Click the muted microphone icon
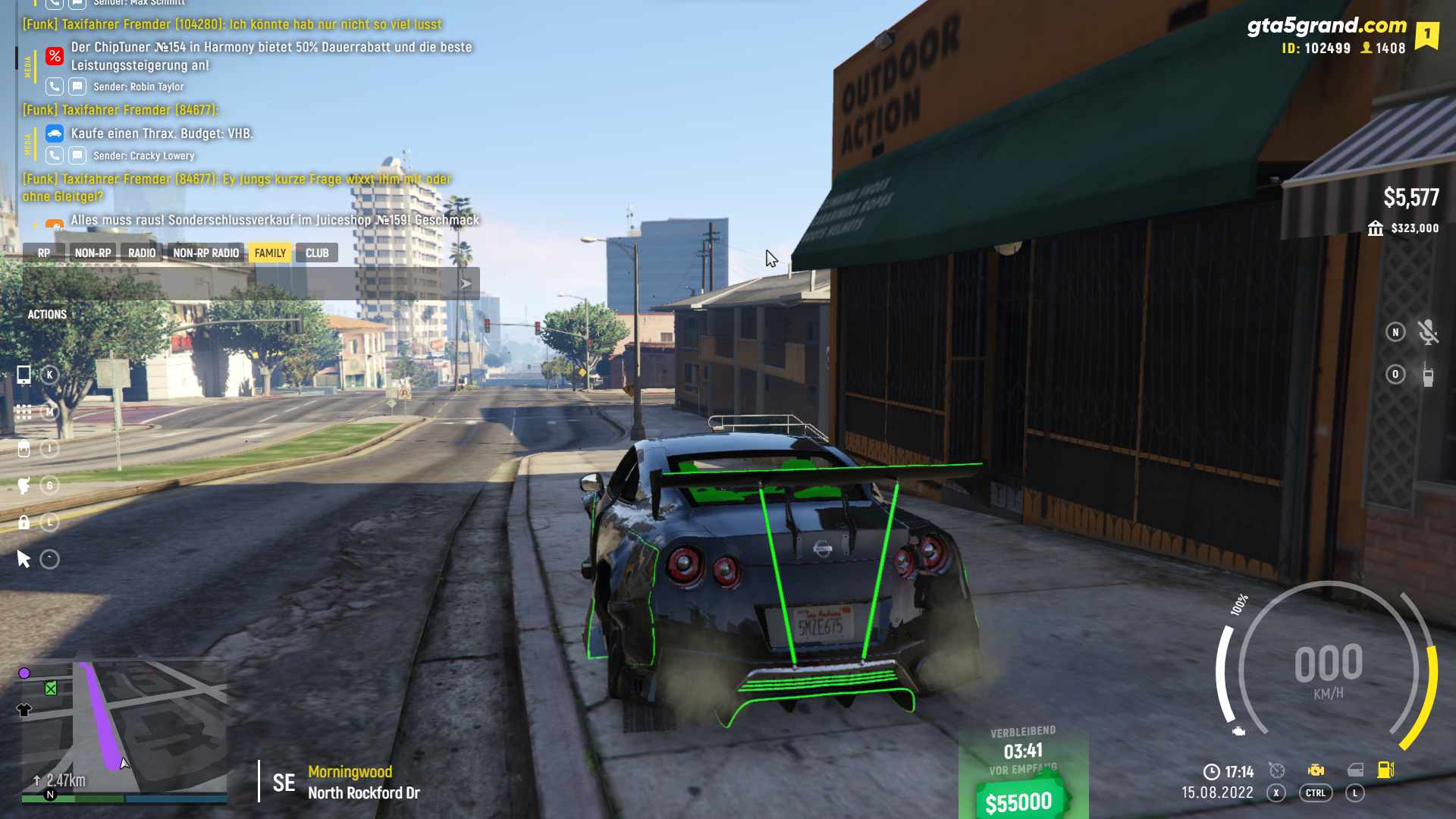Viewport: 1456px width, 819px height. pos(1428,332)
